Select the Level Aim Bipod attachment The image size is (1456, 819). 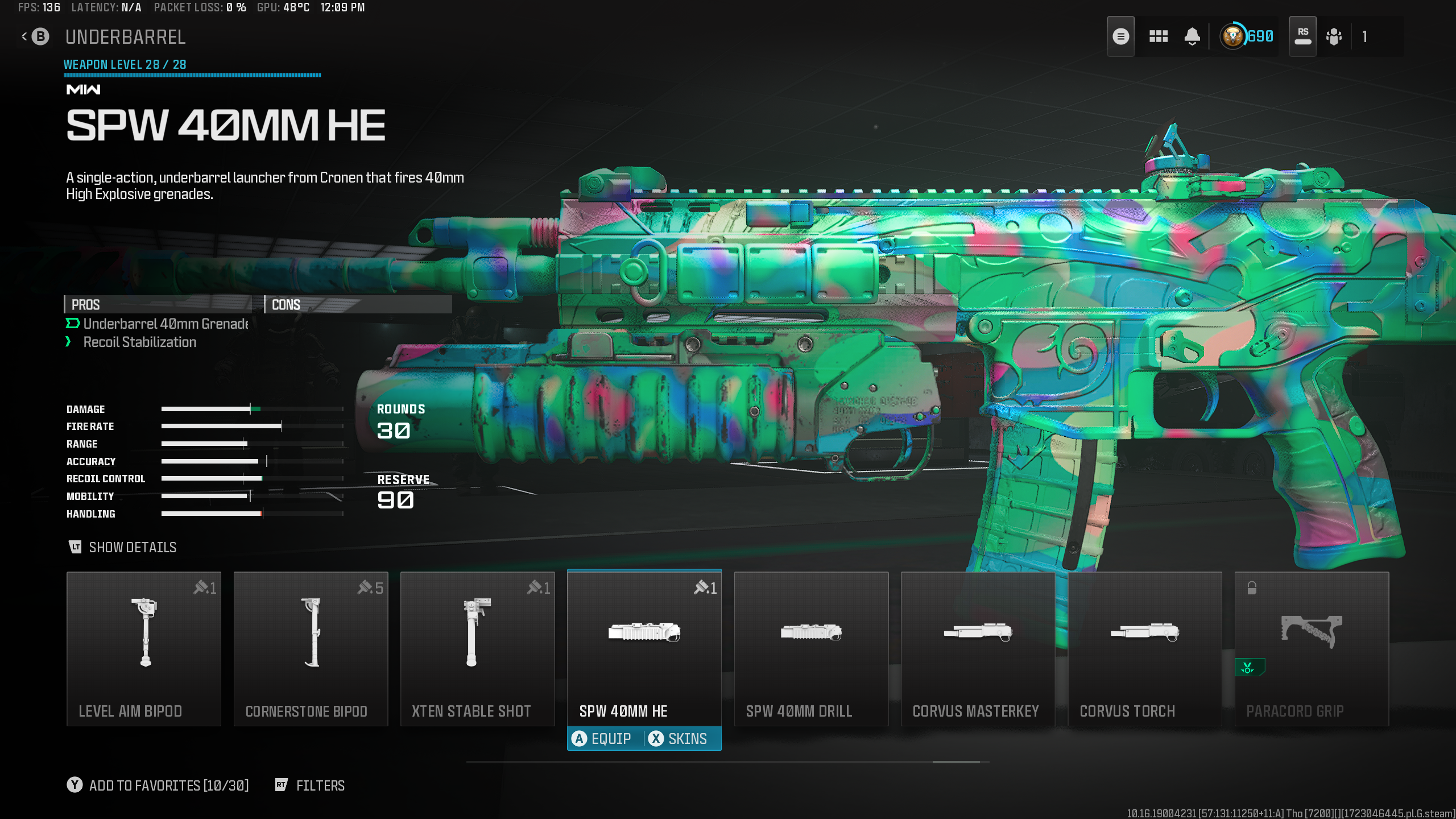(x=144, y=648)
